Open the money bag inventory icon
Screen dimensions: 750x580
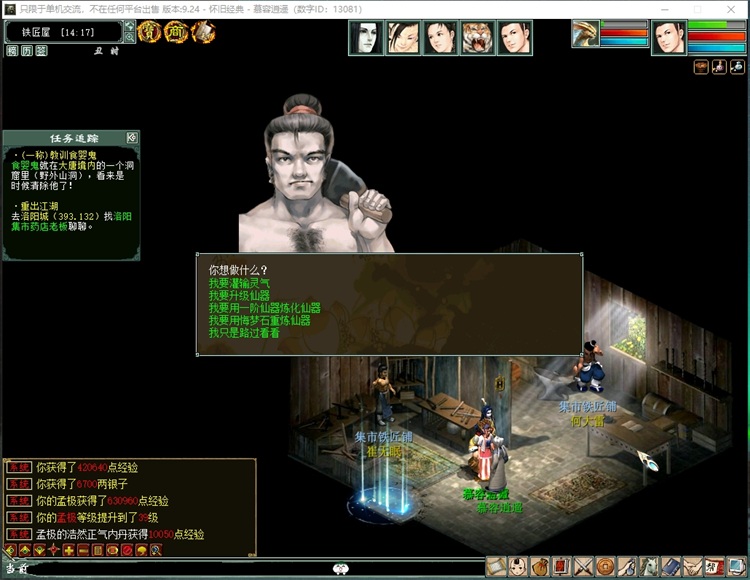point(540,567)
